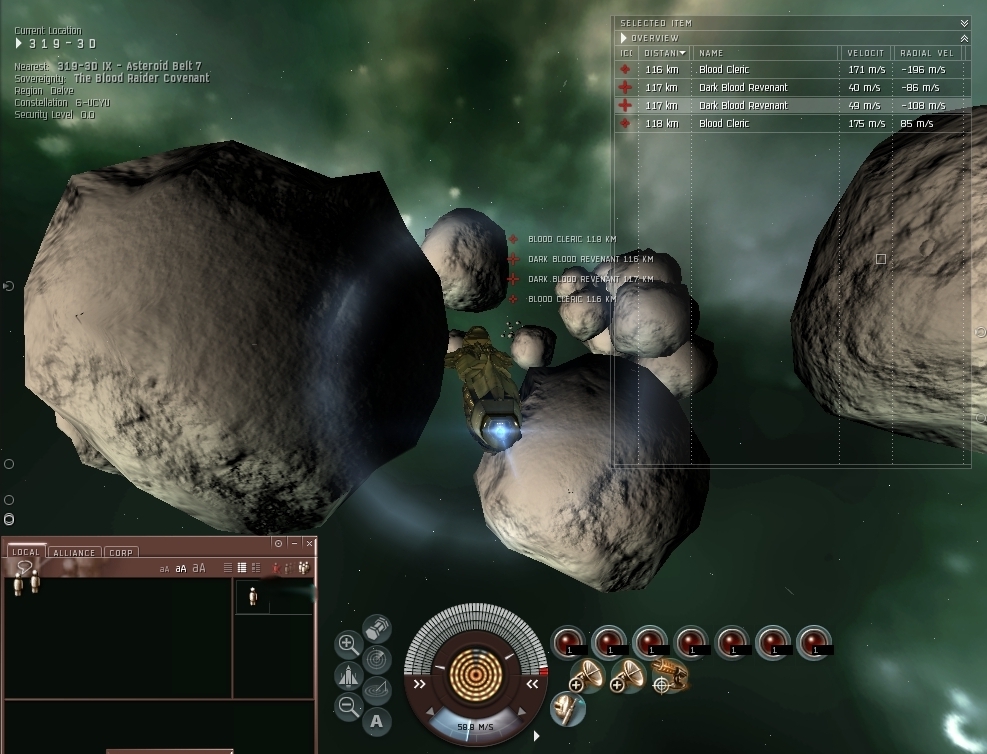The height and width of the screenshot is (754, 987).
Task: Minimize the chat window
Action: [x=294, y=543]
